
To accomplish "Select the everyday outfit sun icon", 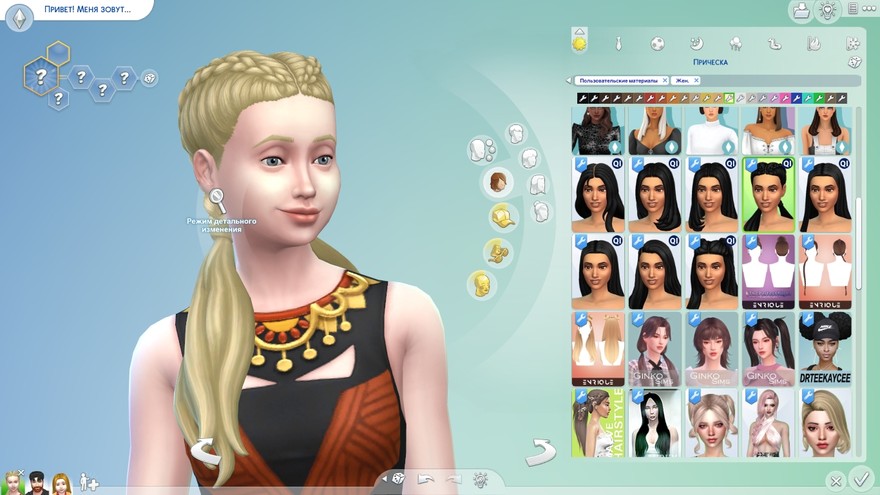I will coord(579,43).
